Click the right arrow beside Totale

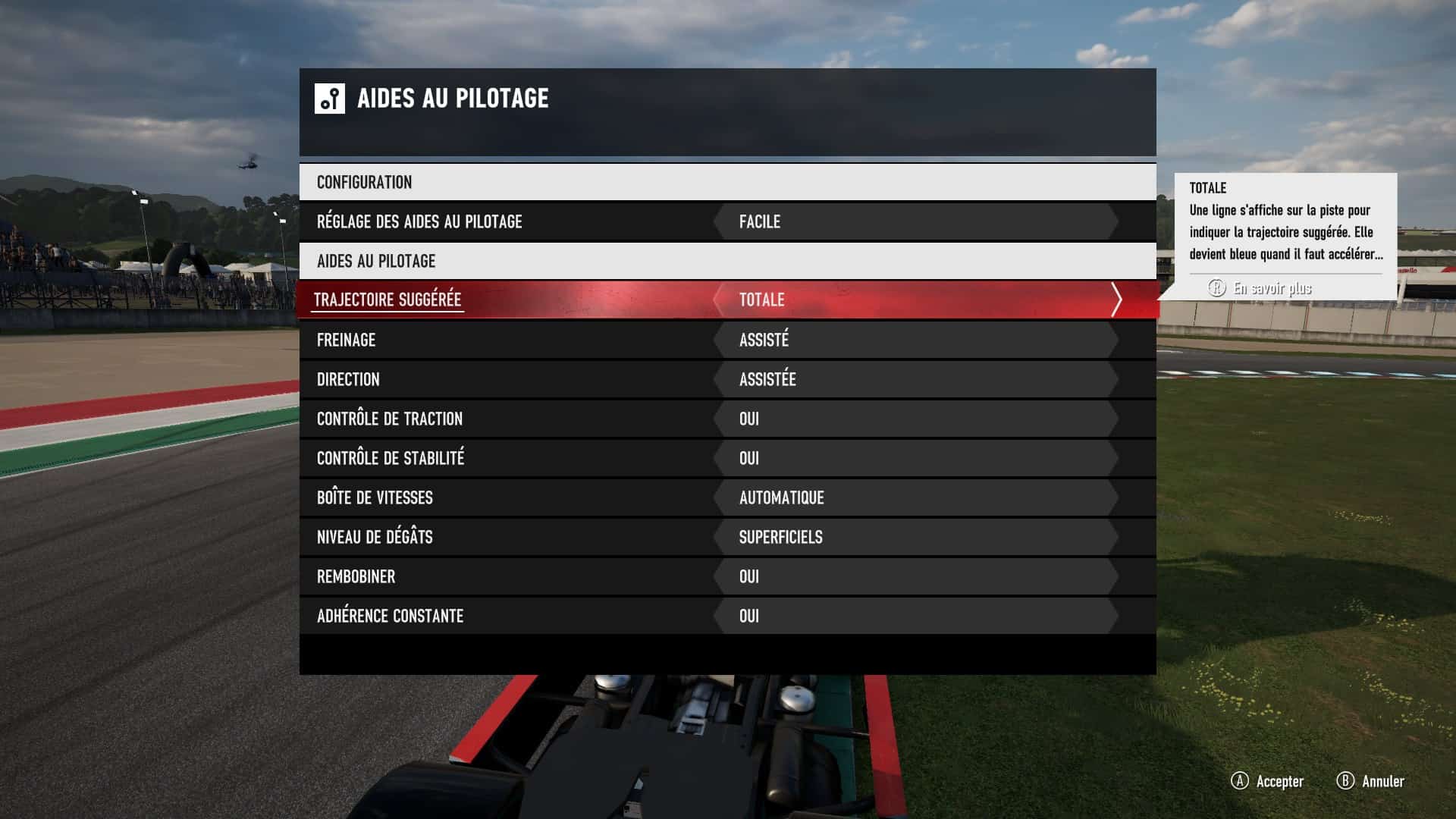(1116, 300)
